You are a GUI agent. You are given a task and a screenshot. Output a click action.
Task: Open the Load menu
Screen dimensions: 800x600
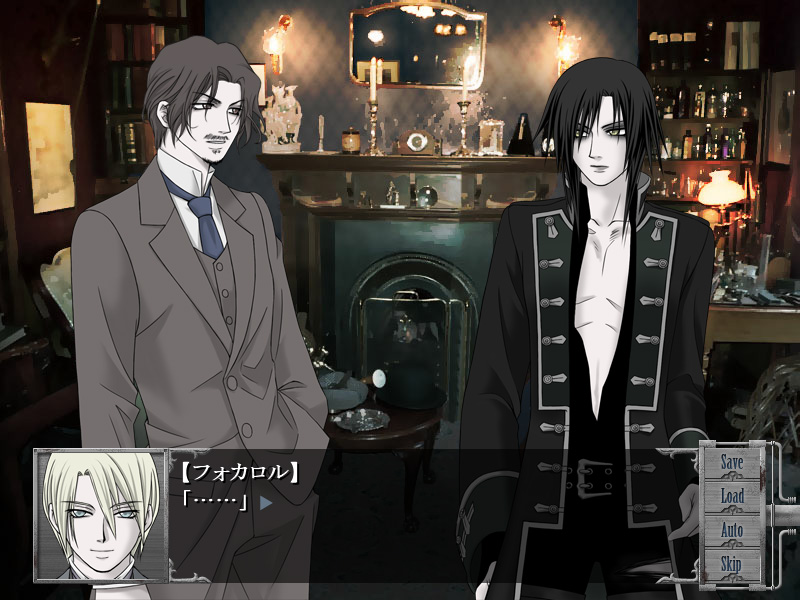(732, 496)
